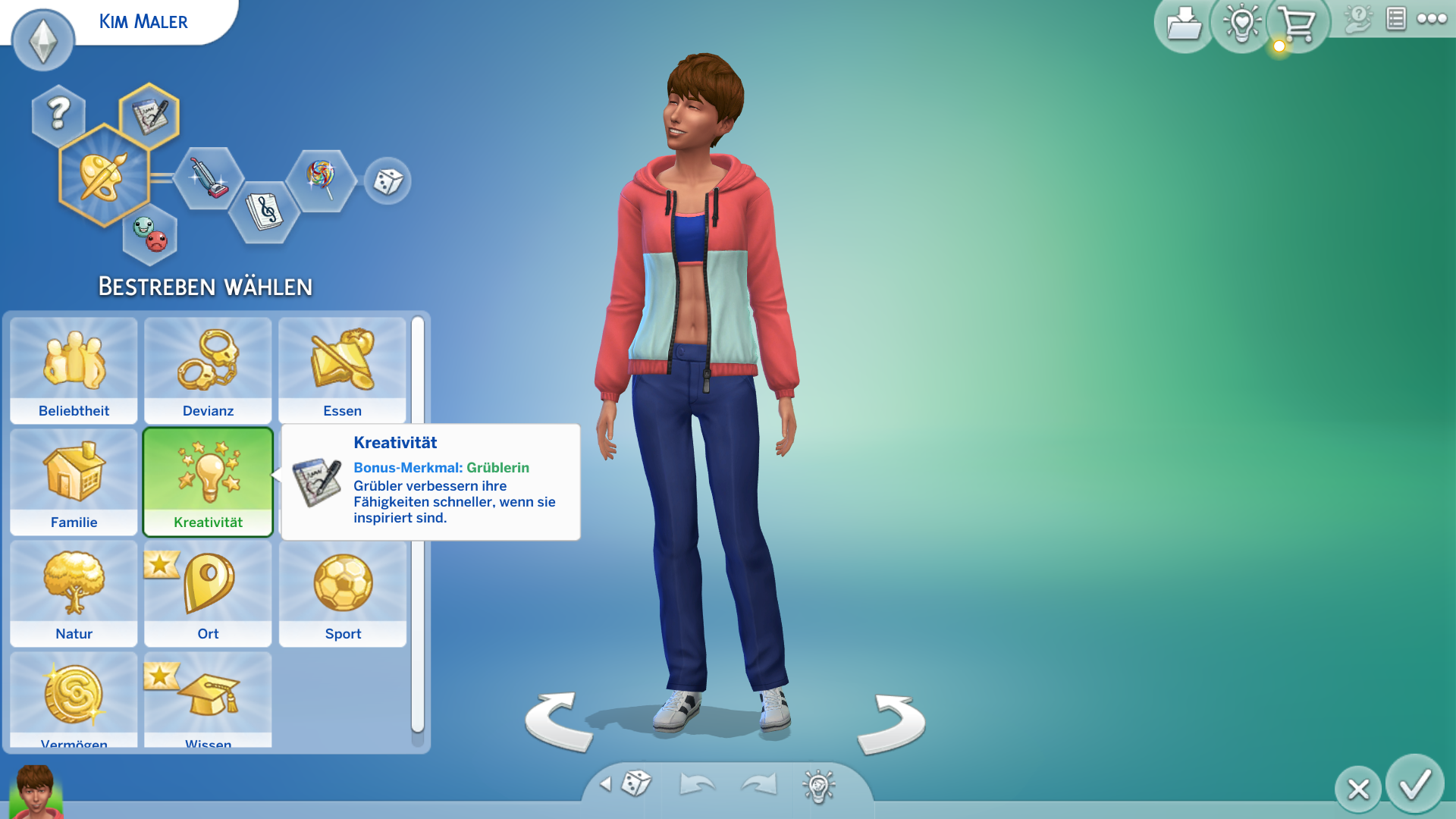
Task: Pick the Devianz aspiration category
Action: pos(208,371)
